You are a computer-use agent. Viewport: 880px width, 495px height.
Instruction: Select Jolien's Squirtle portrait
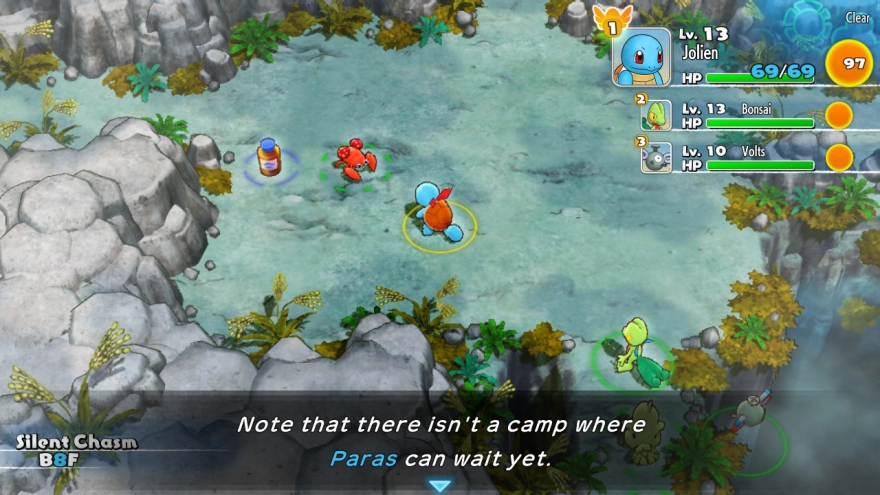(x=641, y=58)
